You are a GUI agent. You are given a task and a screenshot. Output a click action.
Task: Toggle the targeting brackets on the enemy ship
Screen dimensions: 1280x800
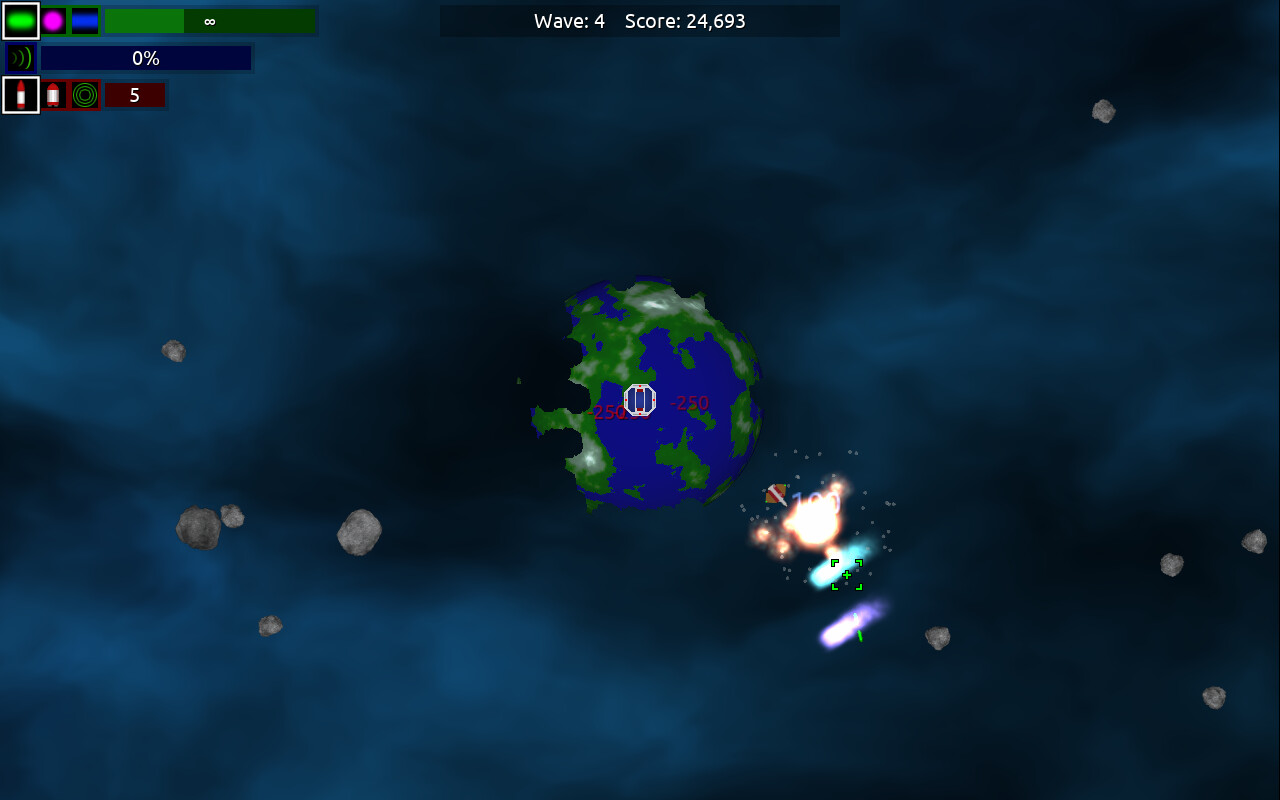point(845,573)
